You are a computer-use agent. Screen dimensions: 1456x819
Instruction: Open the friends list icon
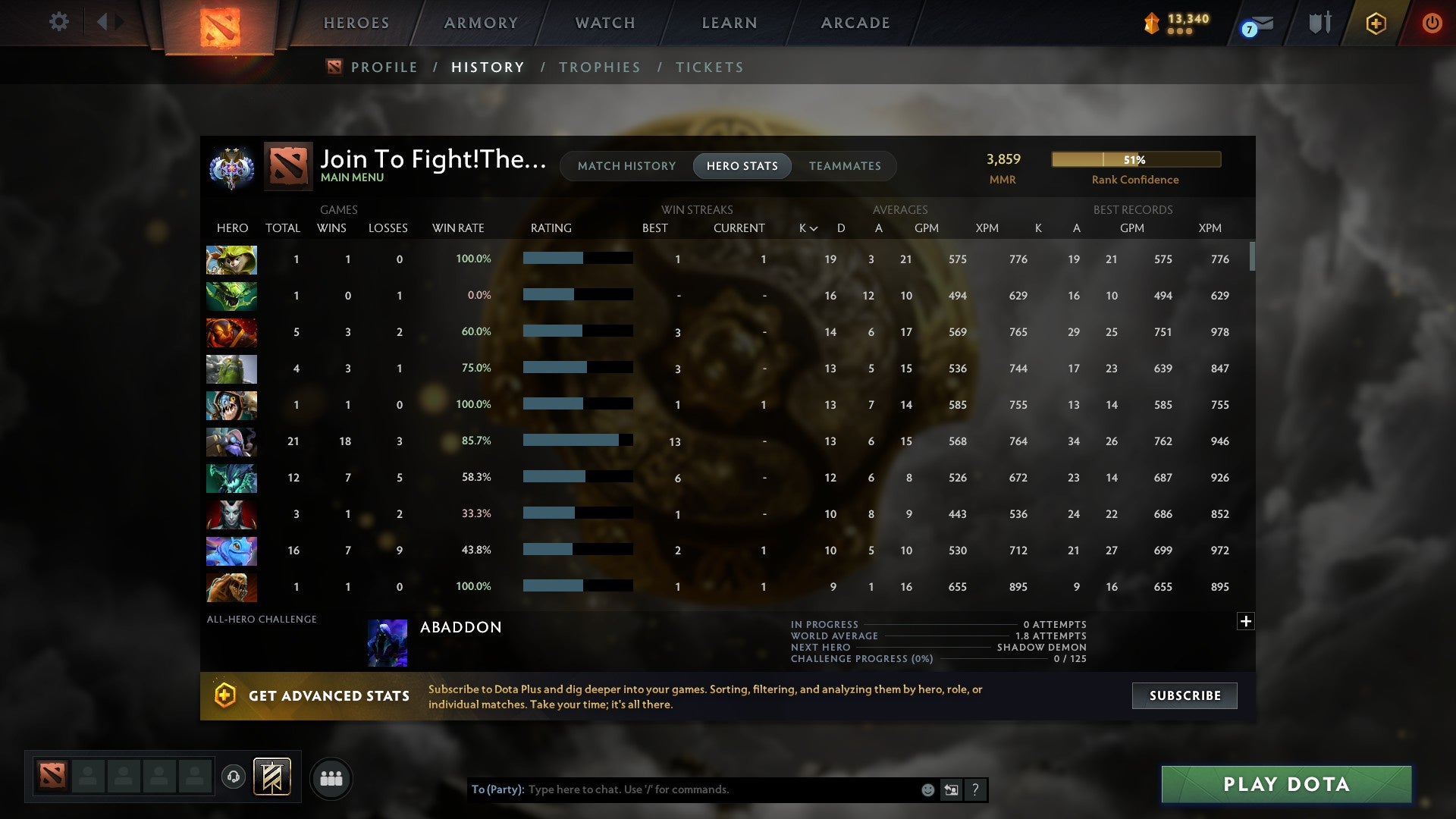coord(331,777)
